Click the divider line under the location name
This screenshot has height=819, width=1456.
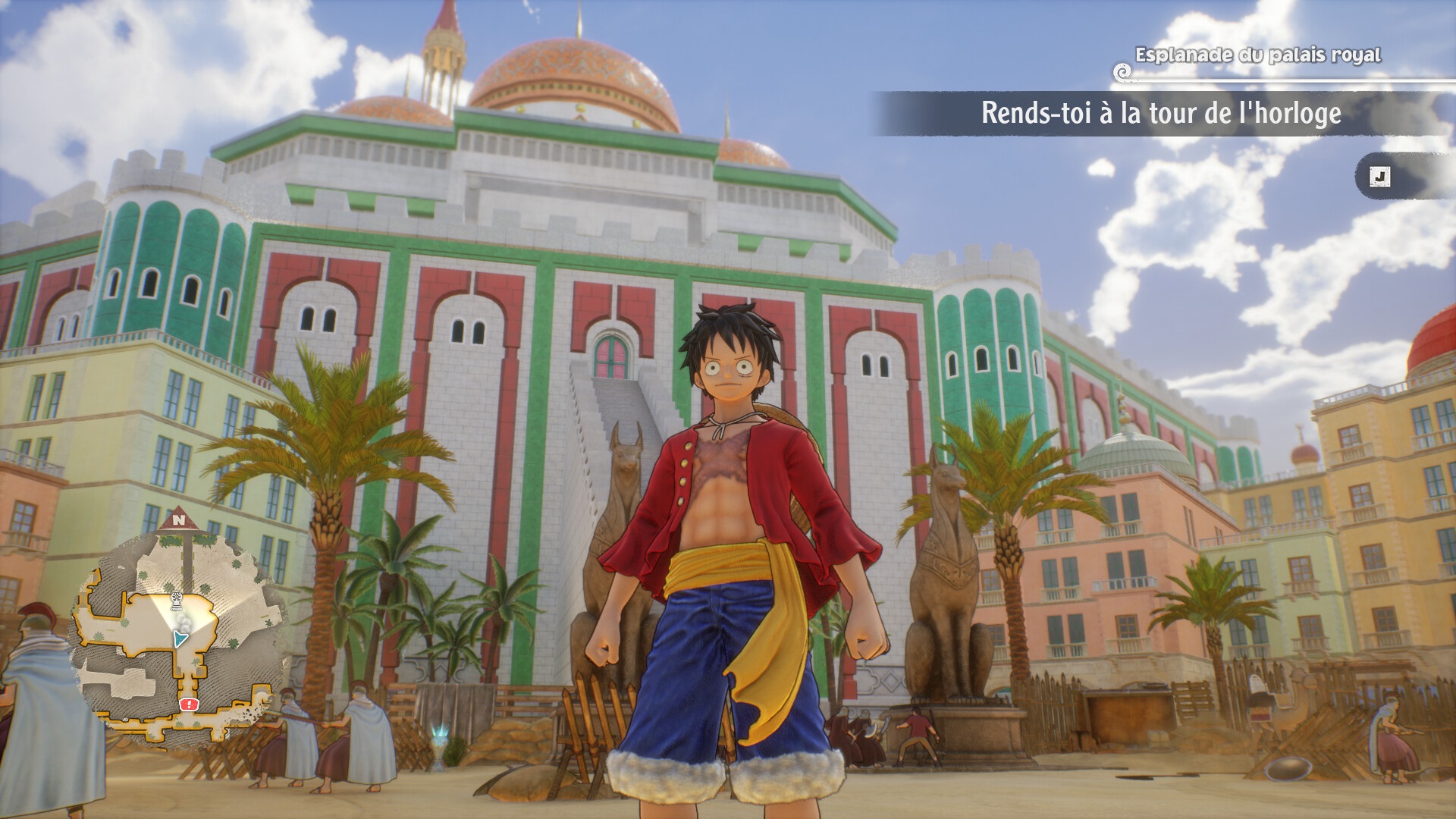click(1289, 81)
